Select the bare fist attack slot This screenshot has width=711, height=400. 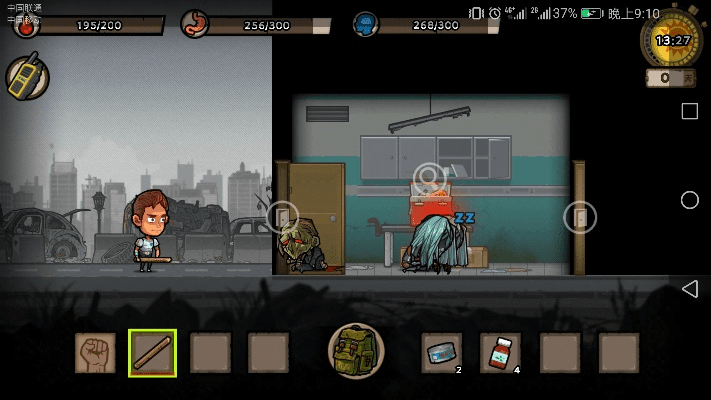tap(95, 353)
